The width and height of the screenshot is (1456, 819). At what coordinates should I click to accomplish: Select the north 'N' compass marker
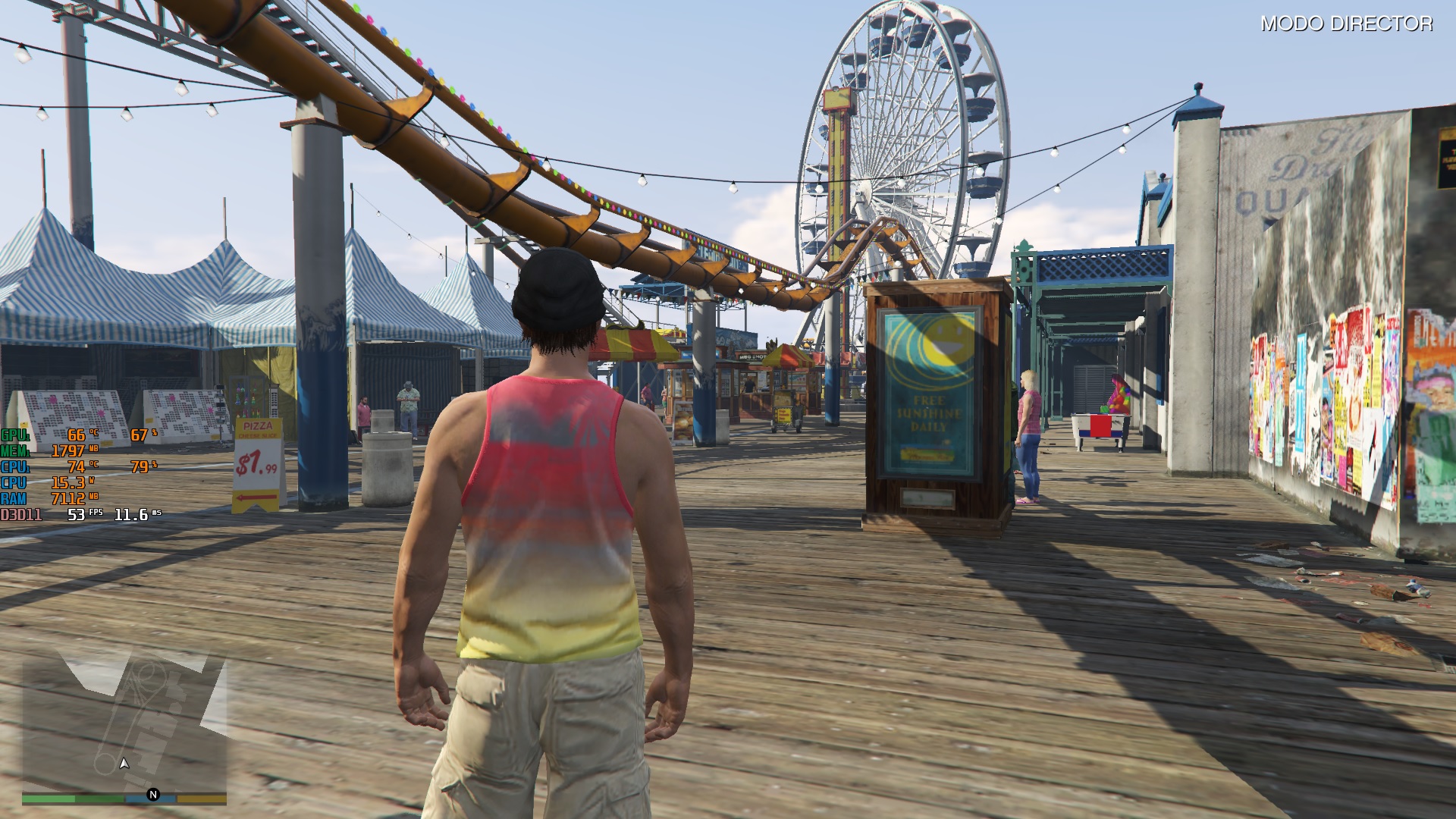tap(153, 795)
